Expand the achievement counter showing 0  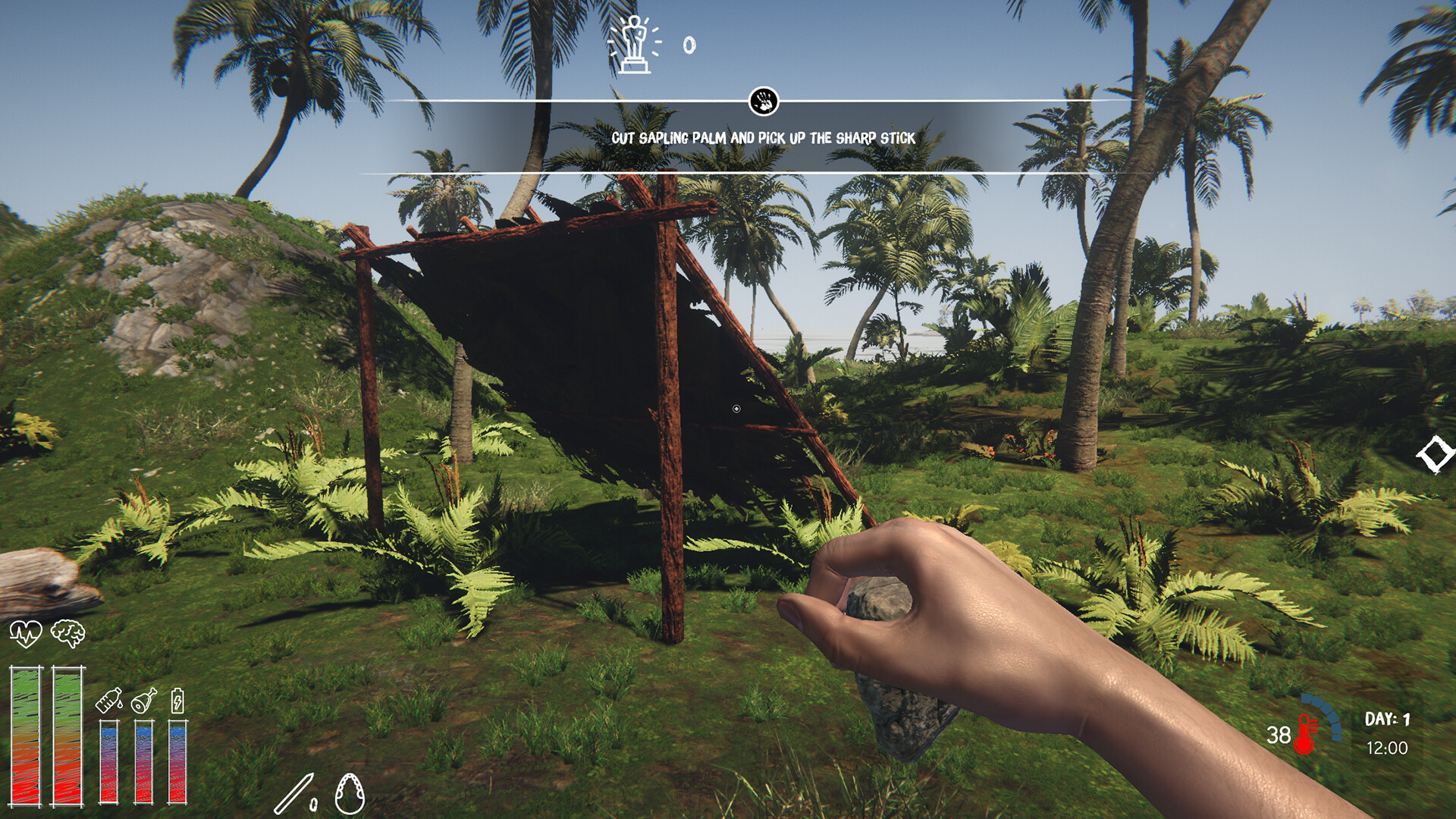point(689,45)
